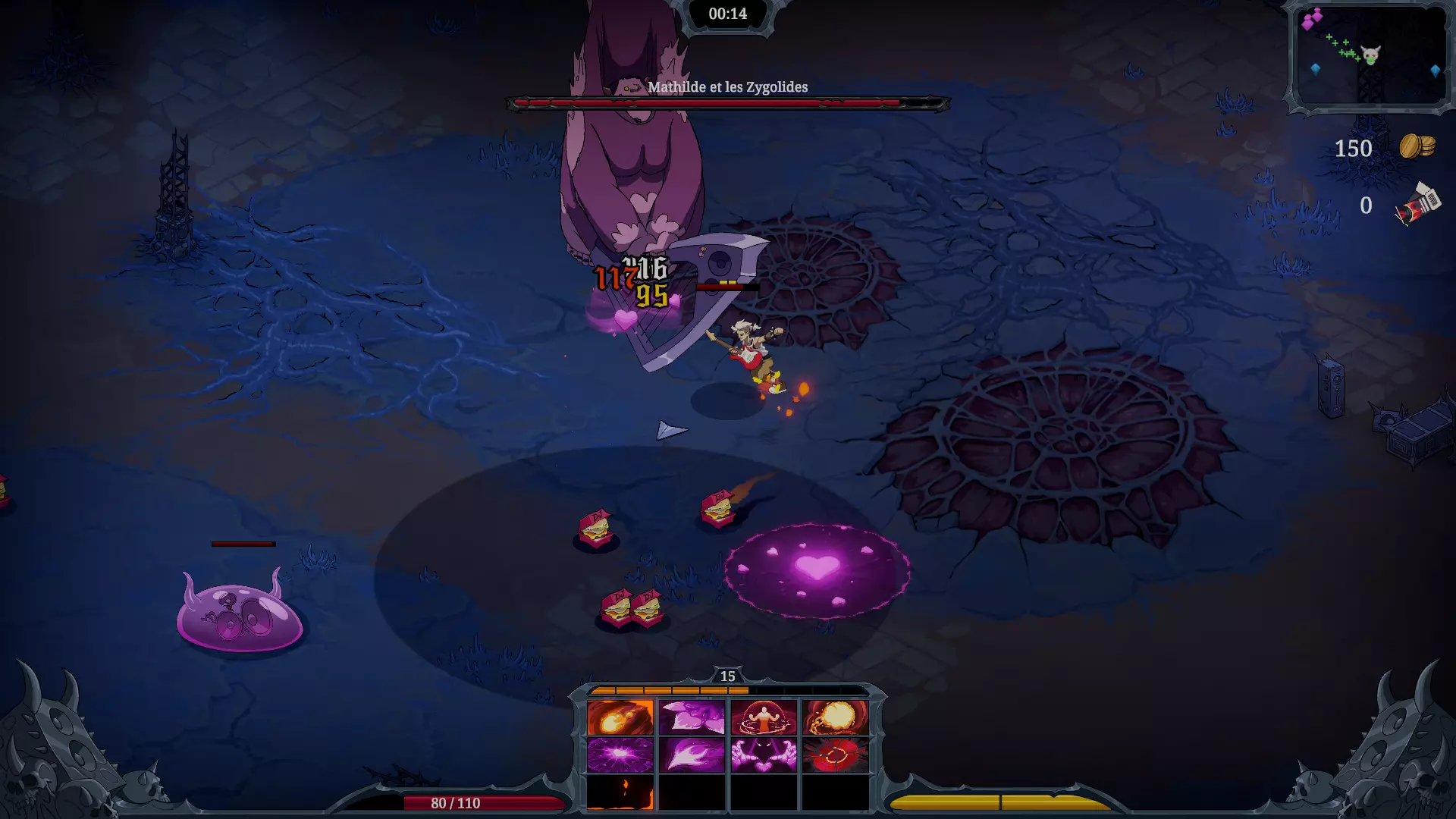Select the glowing fireball orb ability
Viewport: 1456px width, 819px height.
(836, 717)
